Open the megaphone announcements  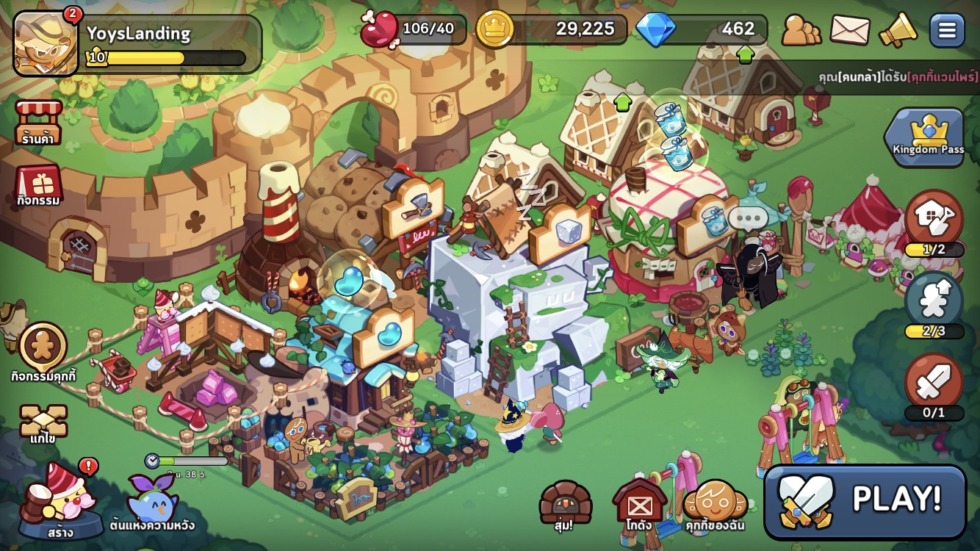point(898,30)
